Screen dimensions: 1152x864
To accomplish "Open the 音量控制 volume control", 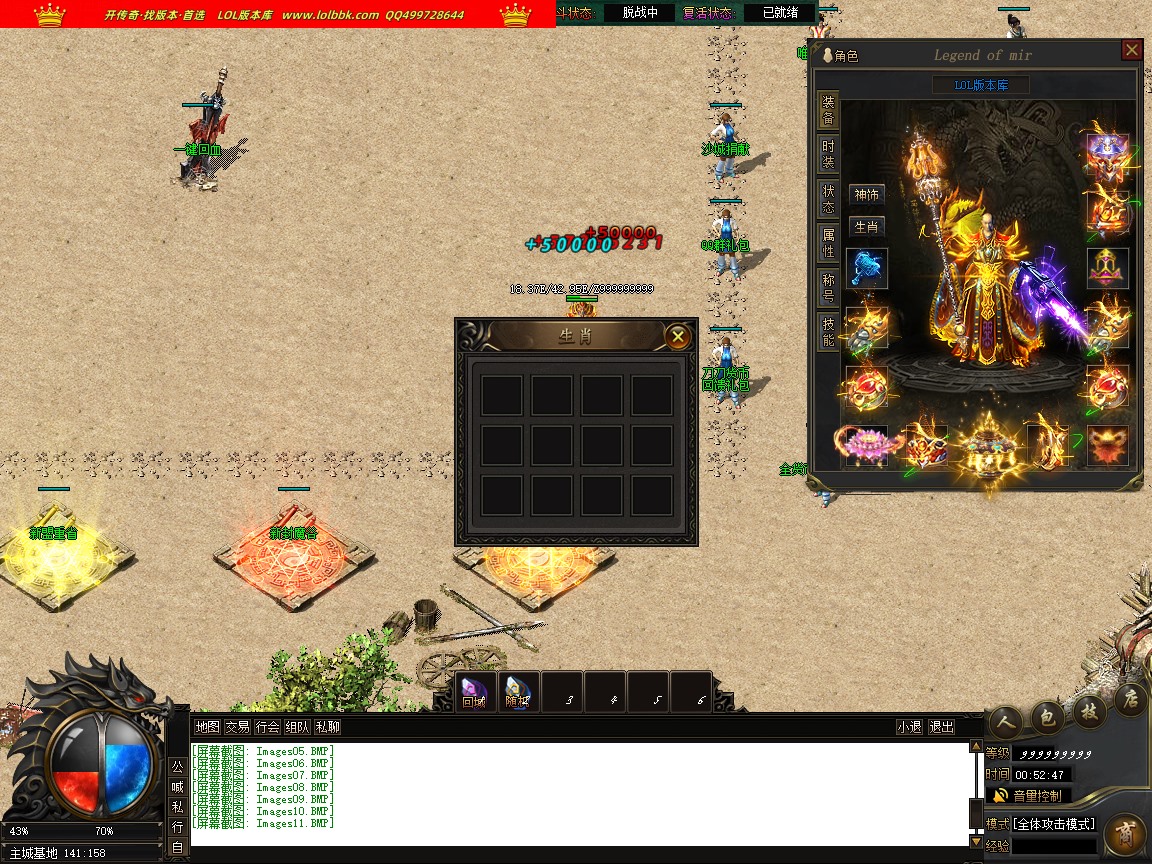I will (x=1028, y=796).
